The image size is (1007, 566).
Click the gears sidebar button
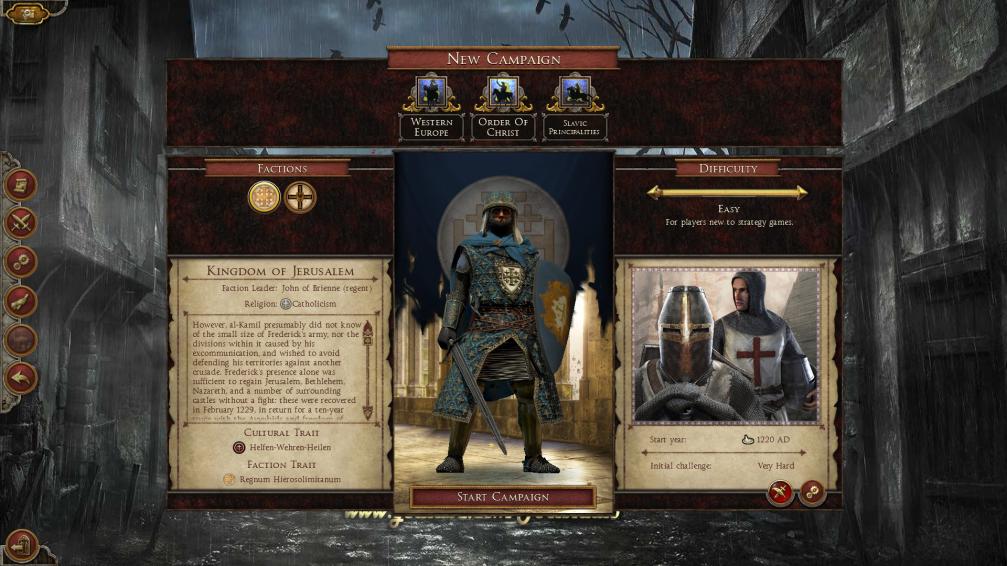21,262
